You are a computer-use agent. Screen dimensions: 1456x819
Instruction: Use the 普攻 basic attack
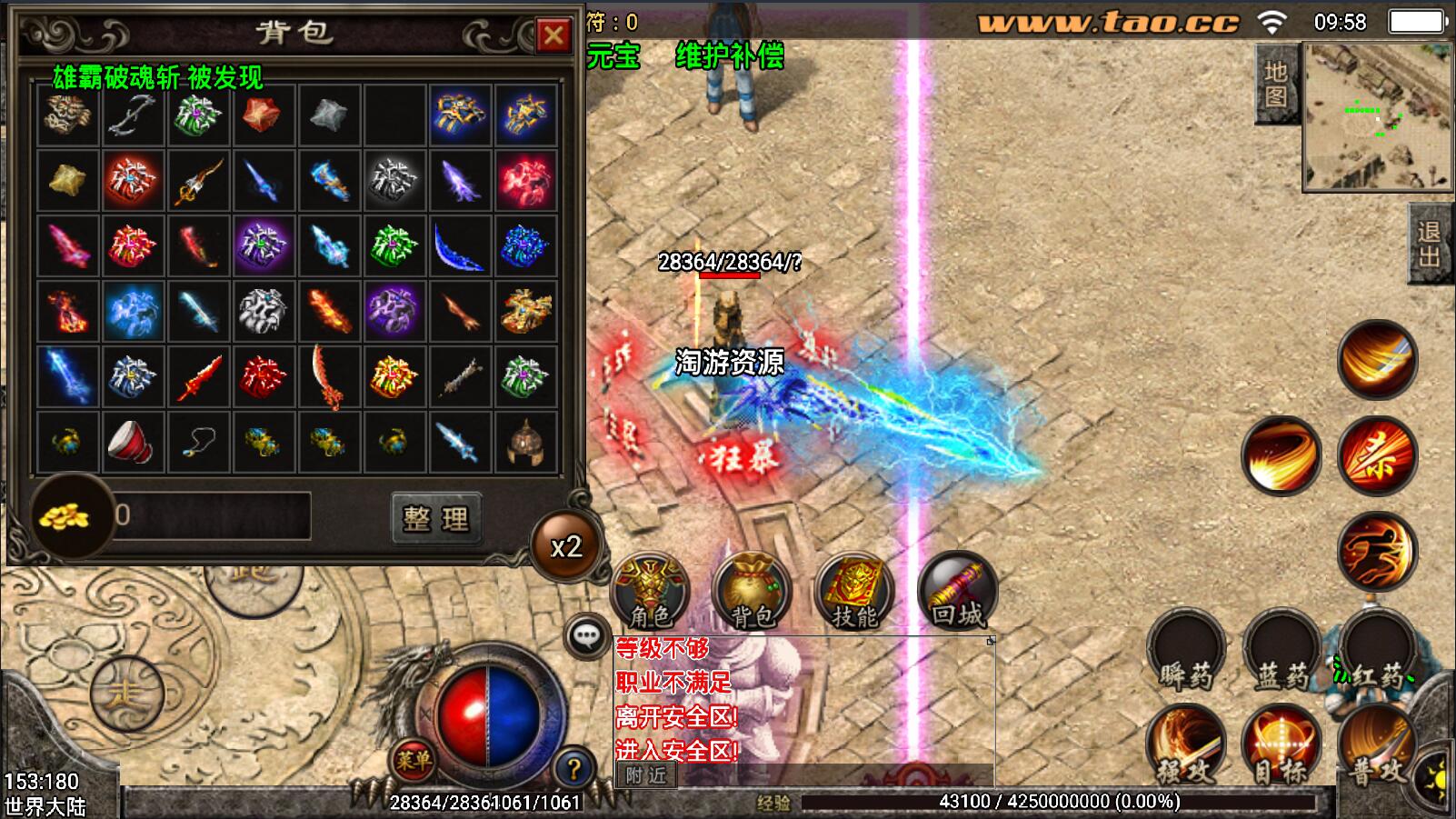coord(1377,747)
